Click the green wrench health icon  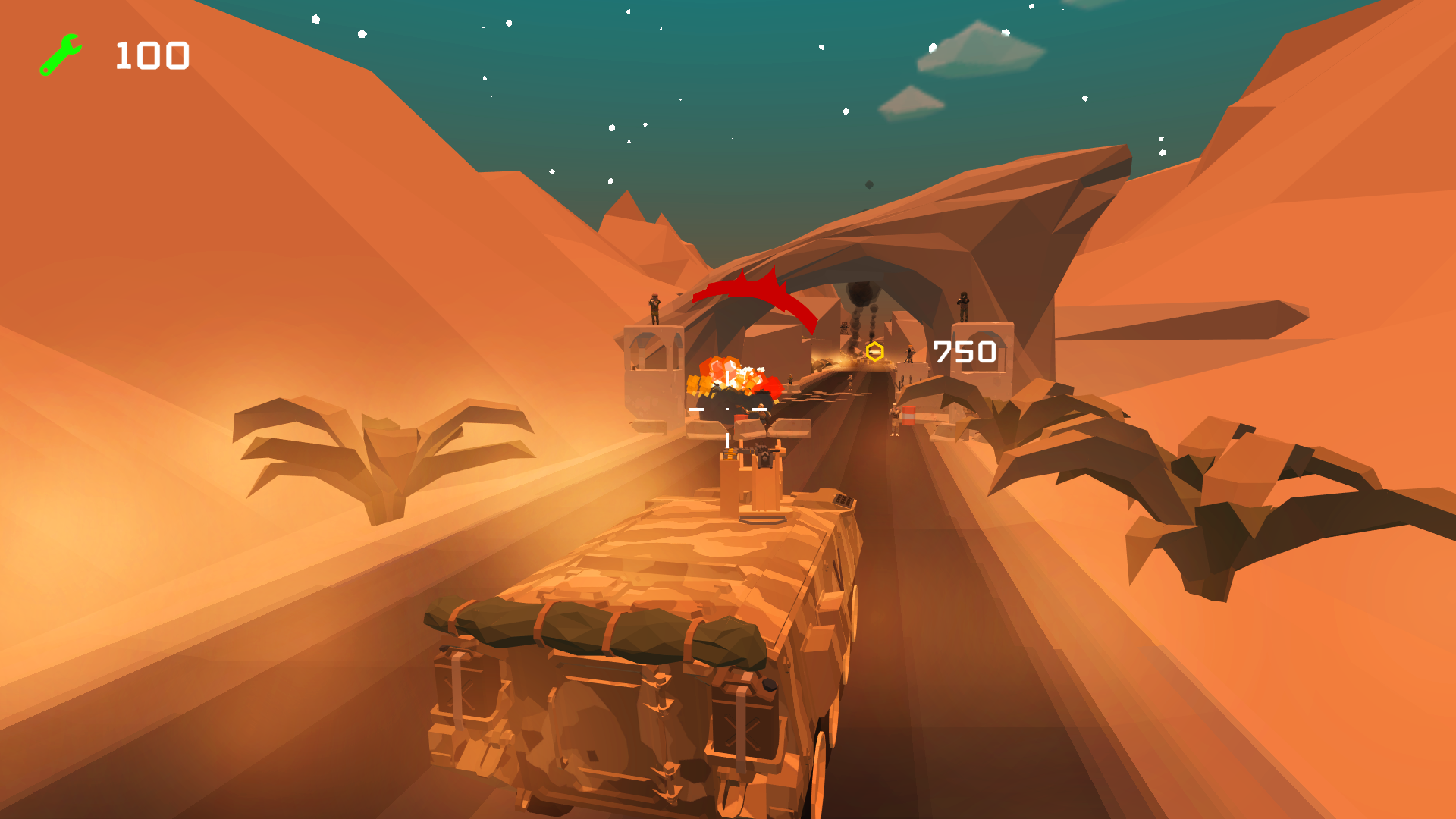click(x=61, y=53)
